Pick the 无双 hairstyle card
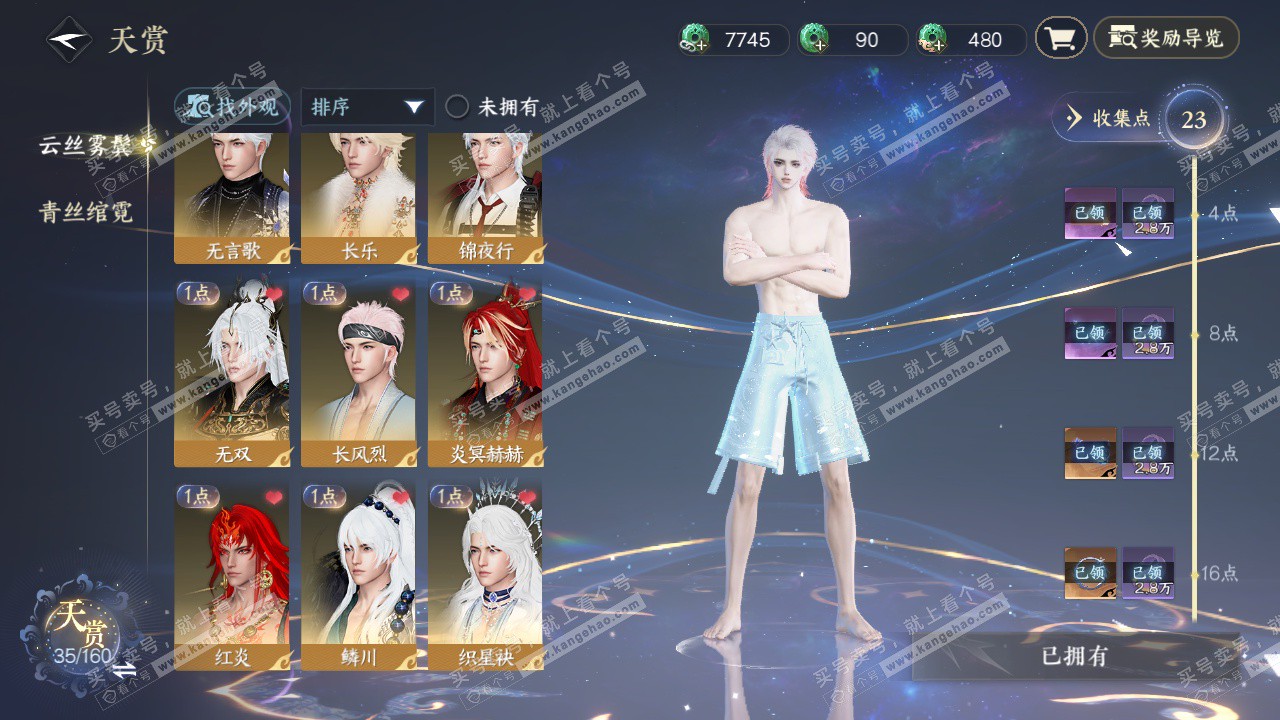This screenshot has width=1280, height=720. (232, 373)
